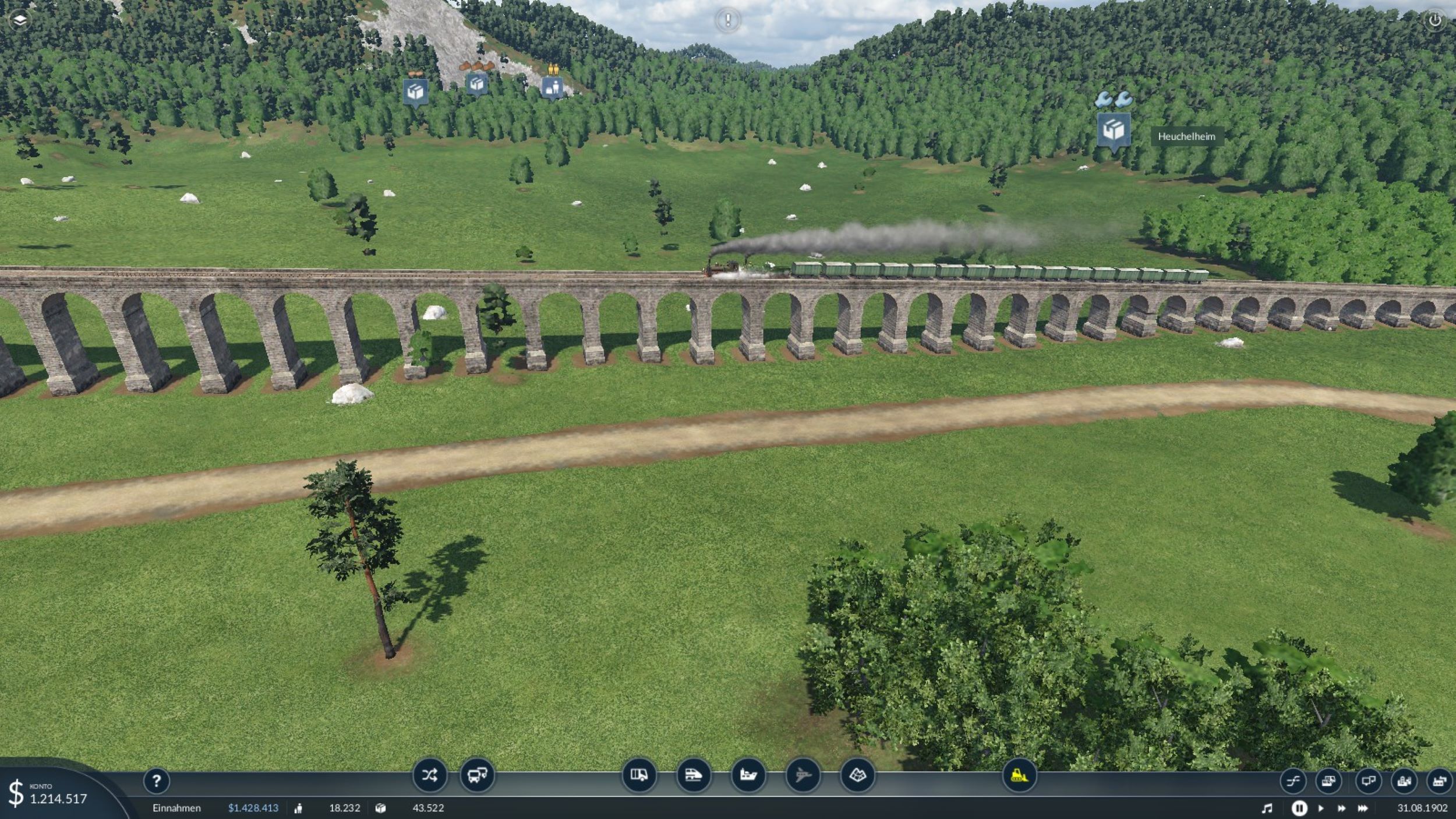The image size is (1456, 819).
Task: Activate the yellow bulldozer tool
Action: click(x=1019, y=775)
